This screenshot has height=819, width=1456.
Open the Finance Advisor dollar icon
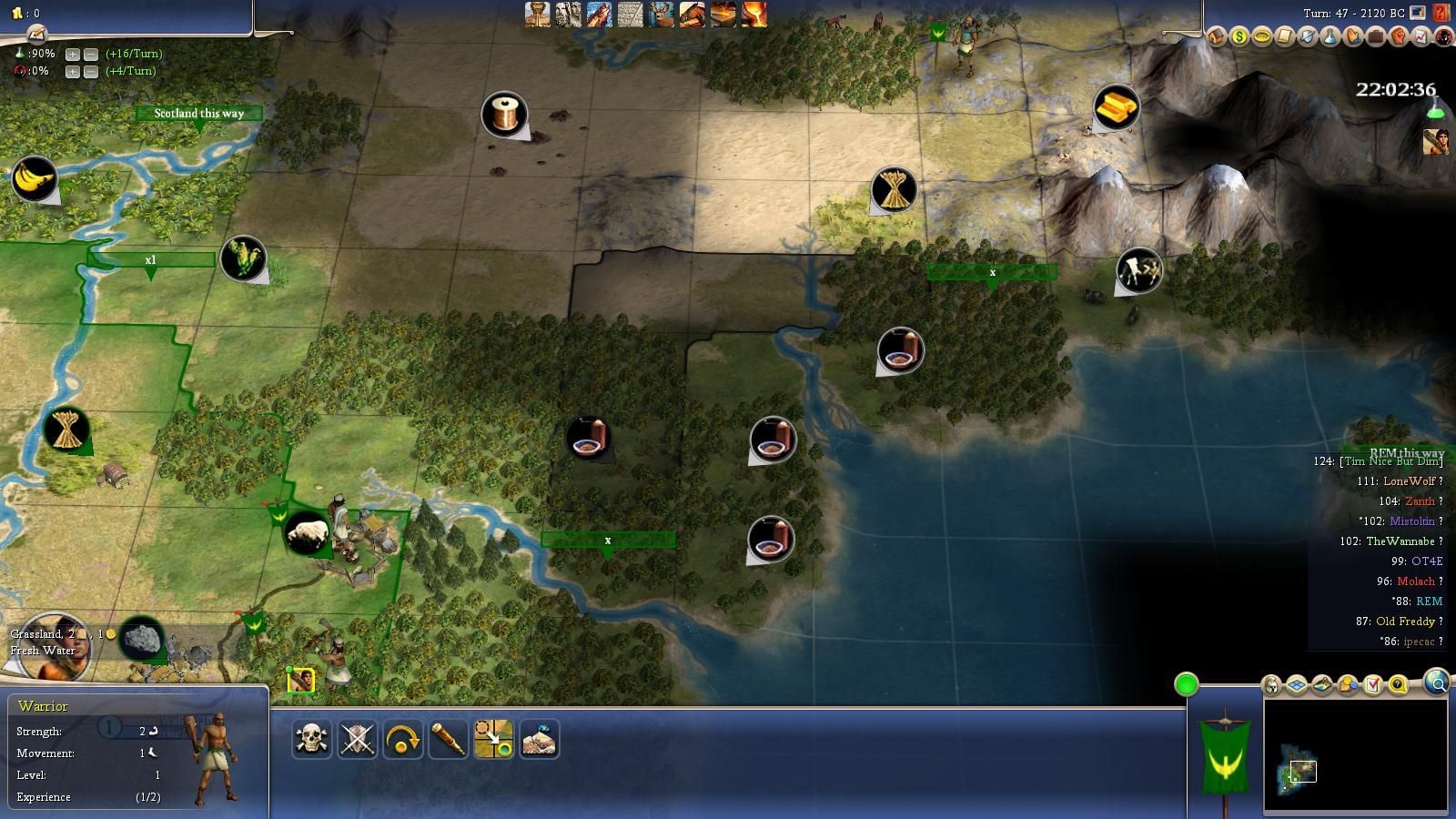1239,36
